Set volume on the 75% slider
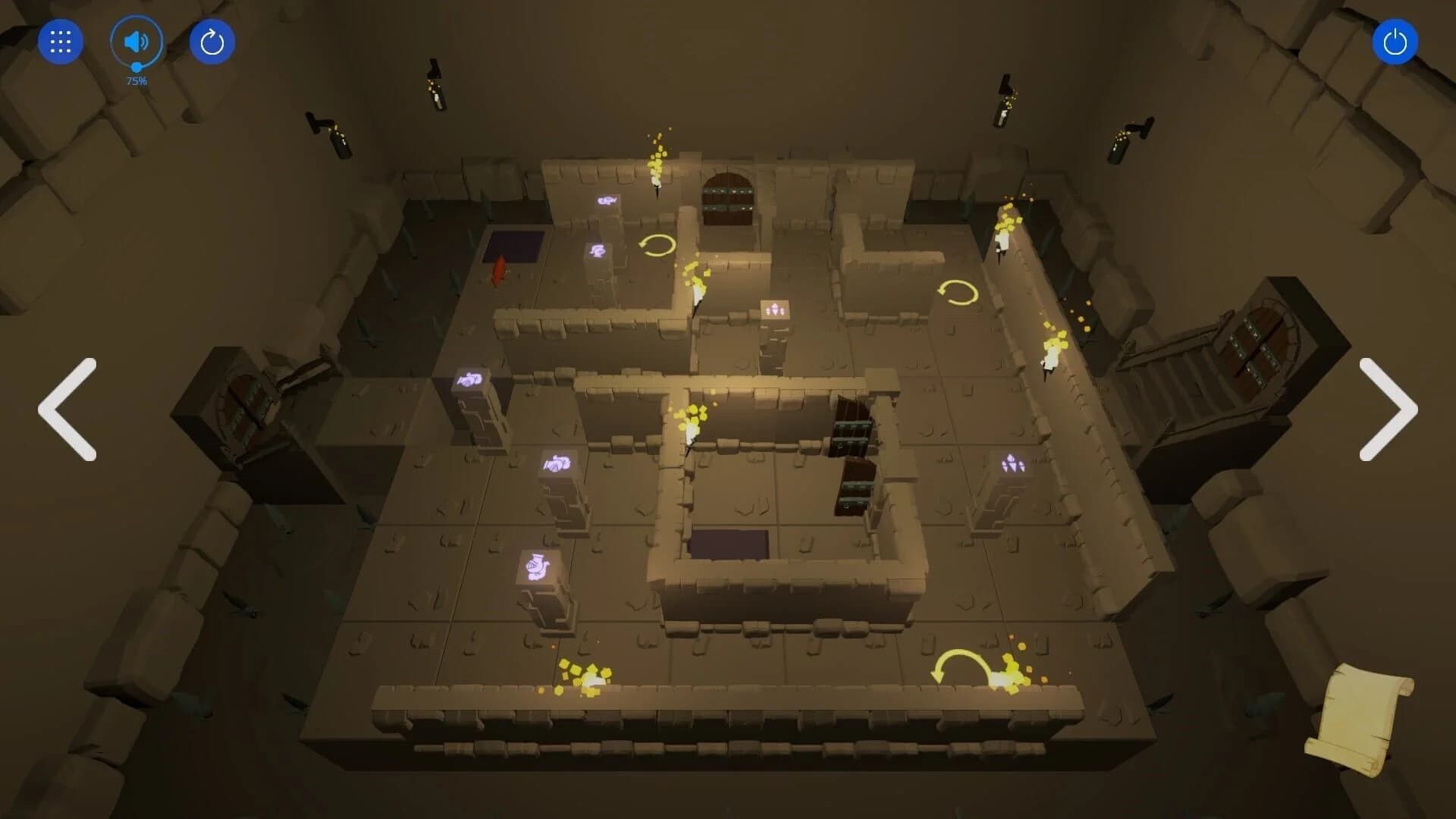Screen dimensions: 1456x819 click(136, 68)
